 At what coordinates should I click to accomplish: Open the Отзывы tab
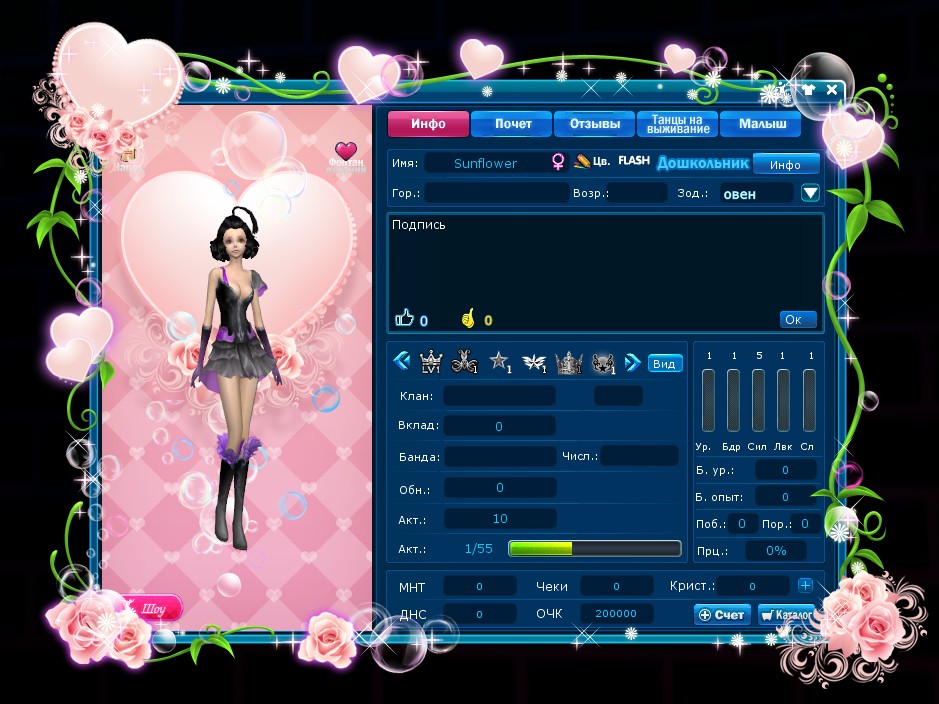[594, 125]
